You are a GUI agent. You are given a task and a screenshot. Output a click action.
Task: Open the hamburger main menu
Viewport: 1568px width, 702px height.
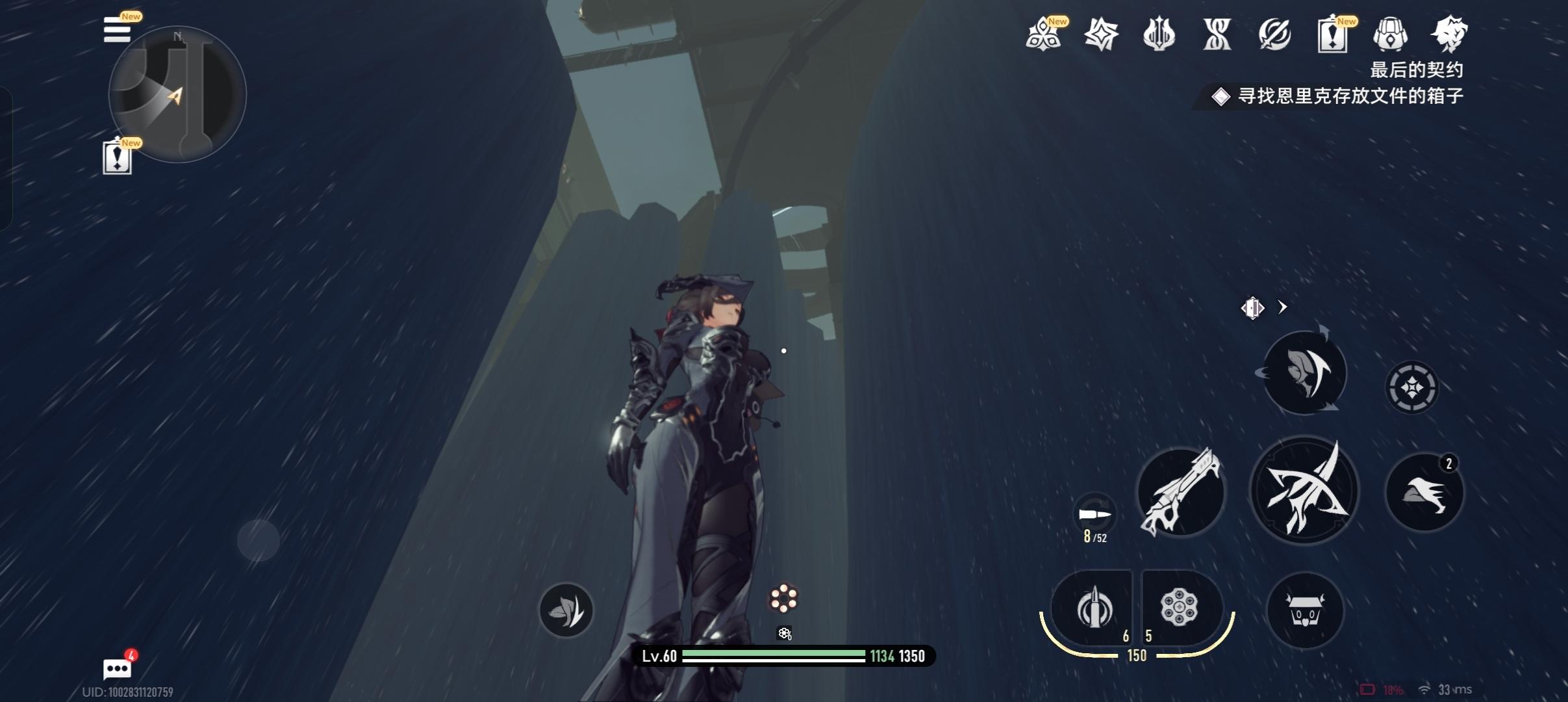point(118,30)
